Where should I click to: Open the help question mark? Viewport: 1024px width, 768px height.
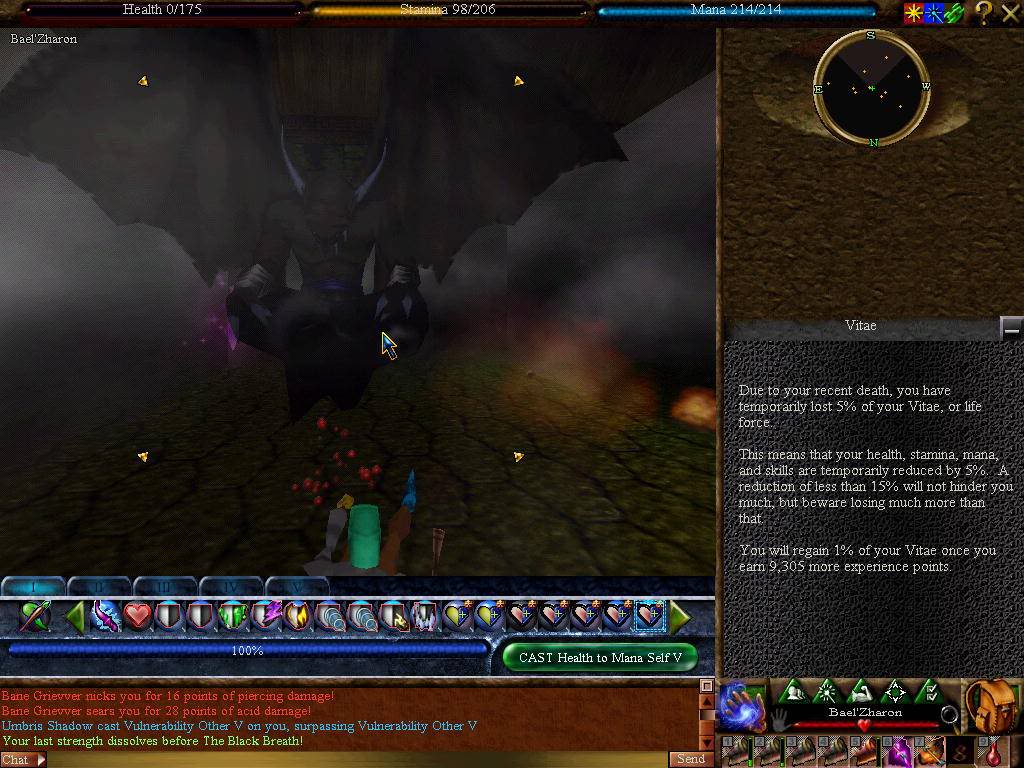[x=984, y=12]
